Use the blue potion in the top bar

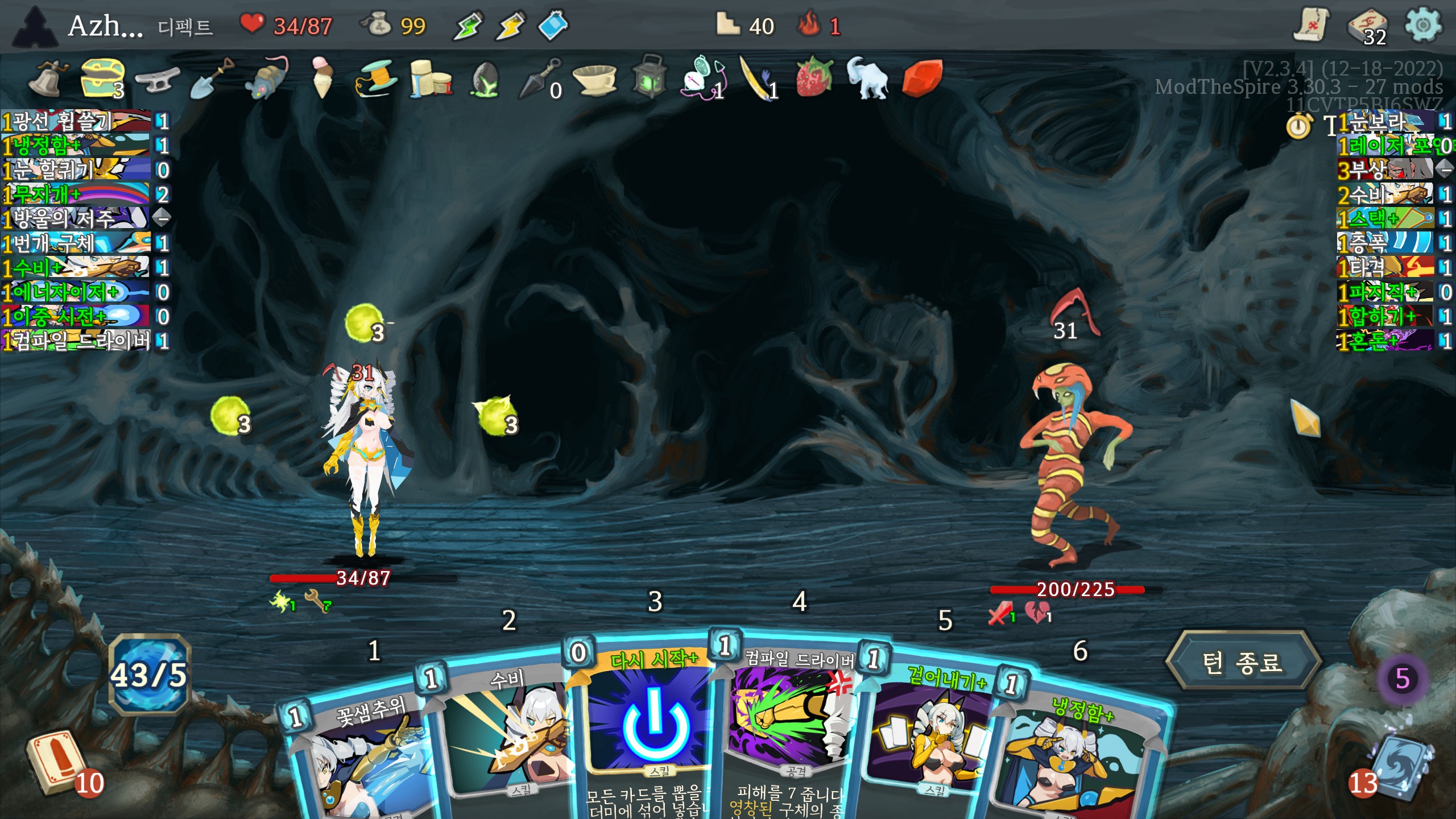pos(553,26)
